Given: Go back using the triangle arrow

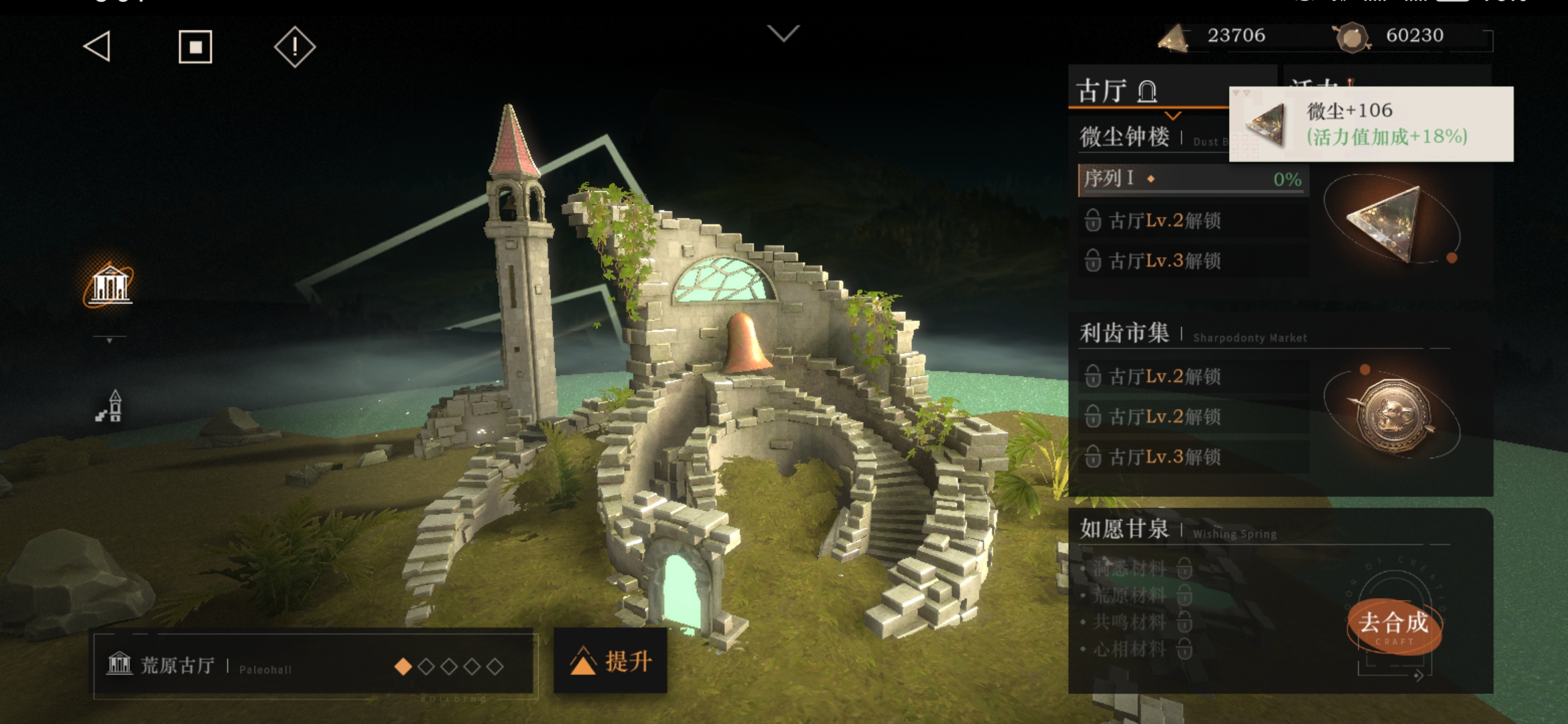Looking at the screenshot, I should coord(98,47).
